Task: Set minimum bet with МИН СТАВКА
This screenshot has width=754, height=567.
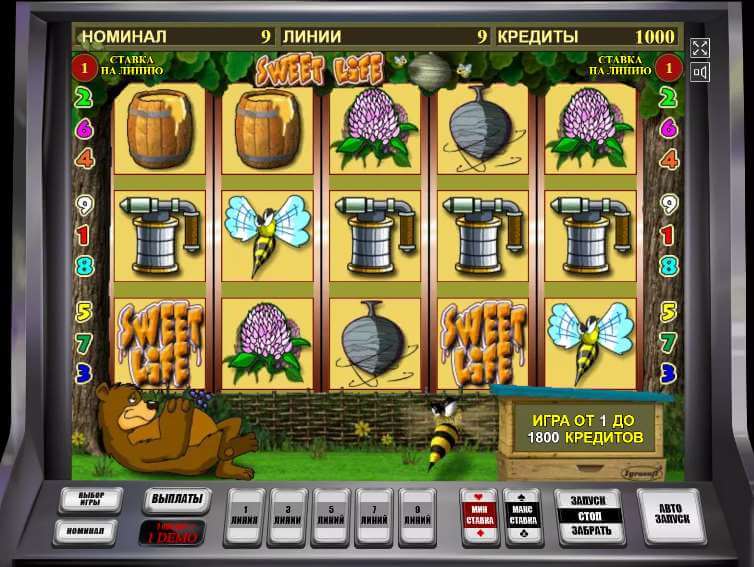Action: (479, 514)
